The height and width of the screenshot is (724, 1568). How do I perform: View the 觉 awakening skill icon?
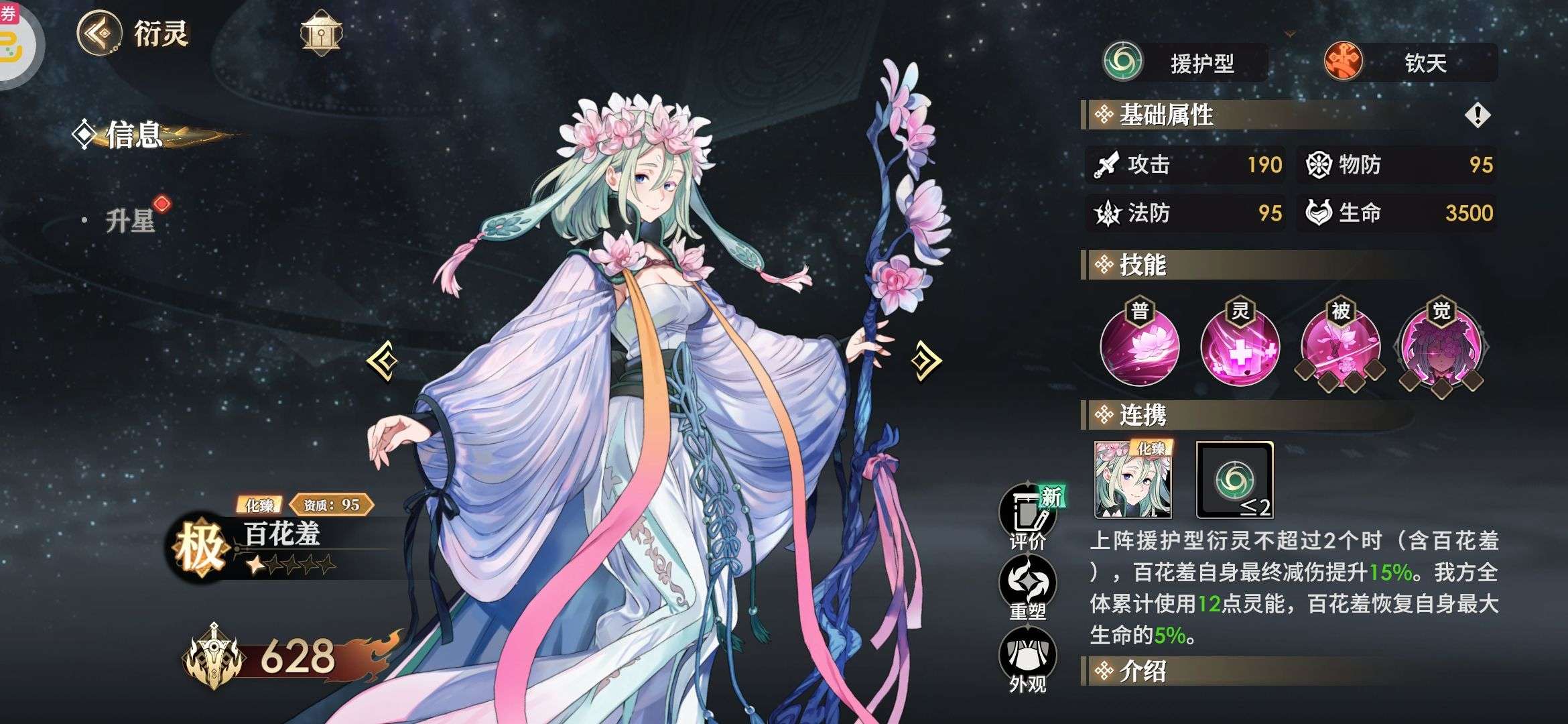[x=1441, y=347]
